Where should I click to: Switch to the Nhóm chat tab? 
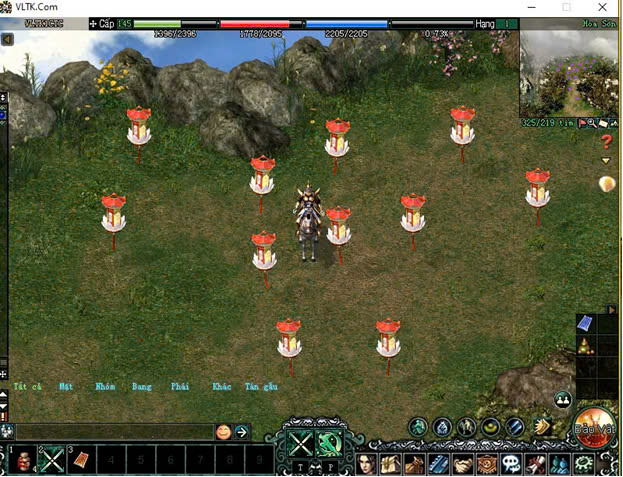tap(105, 386)
